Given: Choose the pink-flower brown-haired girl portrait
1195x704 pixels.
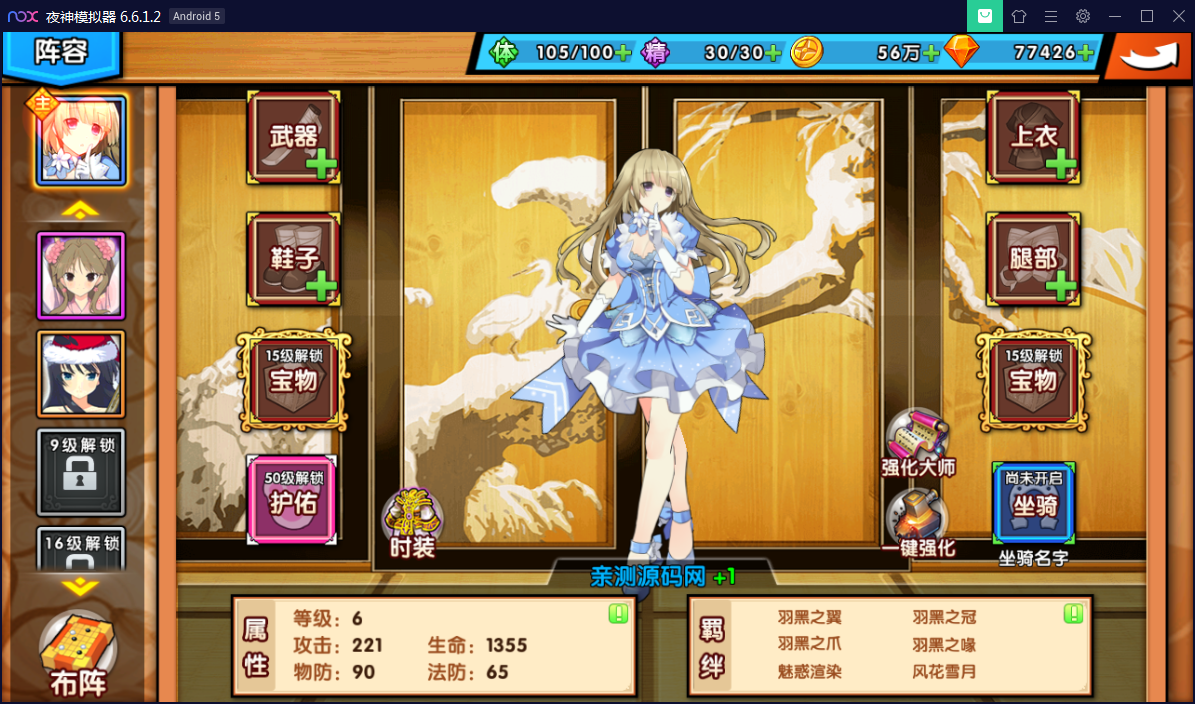Looking at the screenshot, I should pyautogui.click(x=81, y=275).
